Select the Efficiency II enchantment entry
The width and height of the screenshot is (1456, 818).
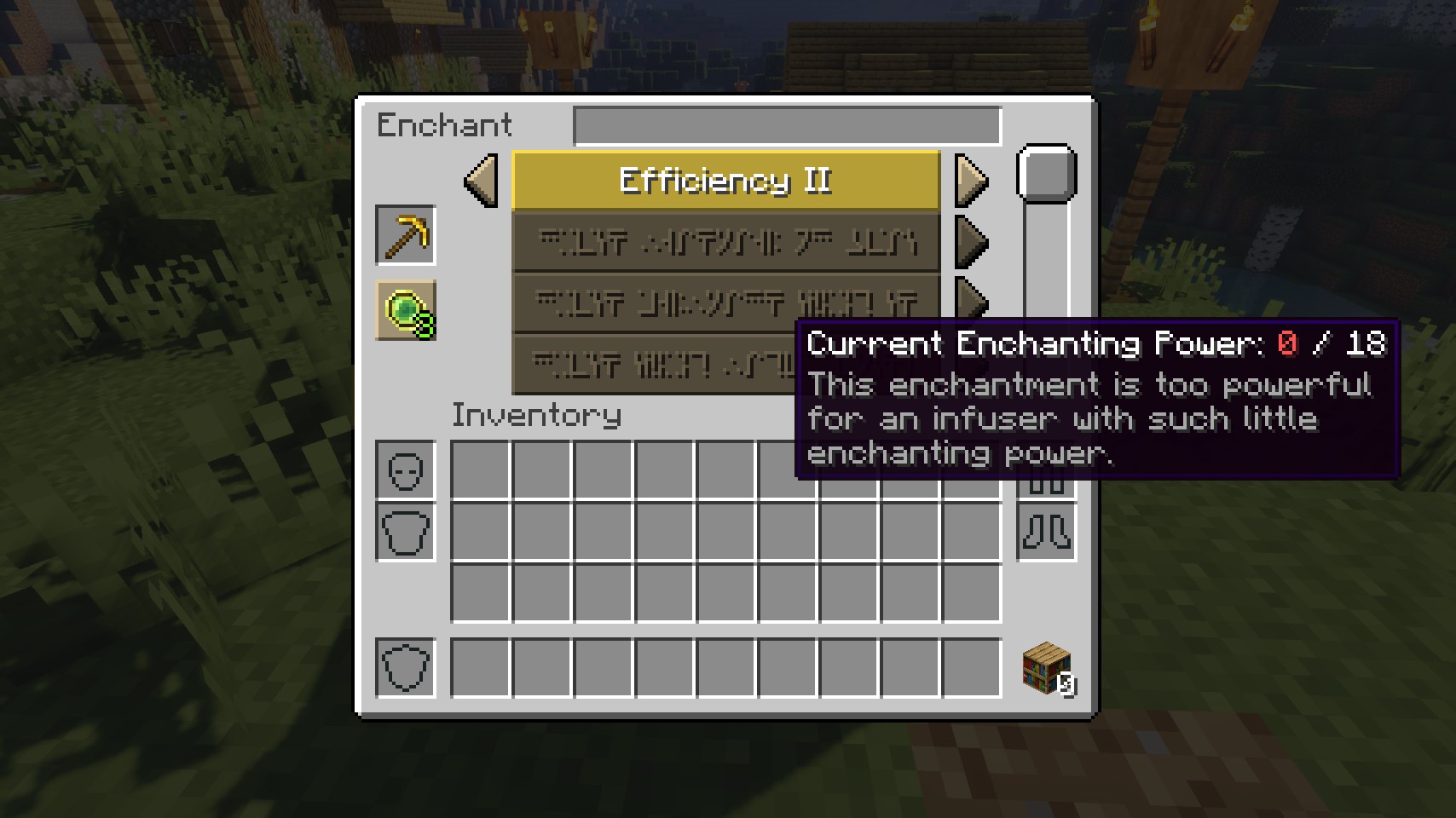click(725, 181)
